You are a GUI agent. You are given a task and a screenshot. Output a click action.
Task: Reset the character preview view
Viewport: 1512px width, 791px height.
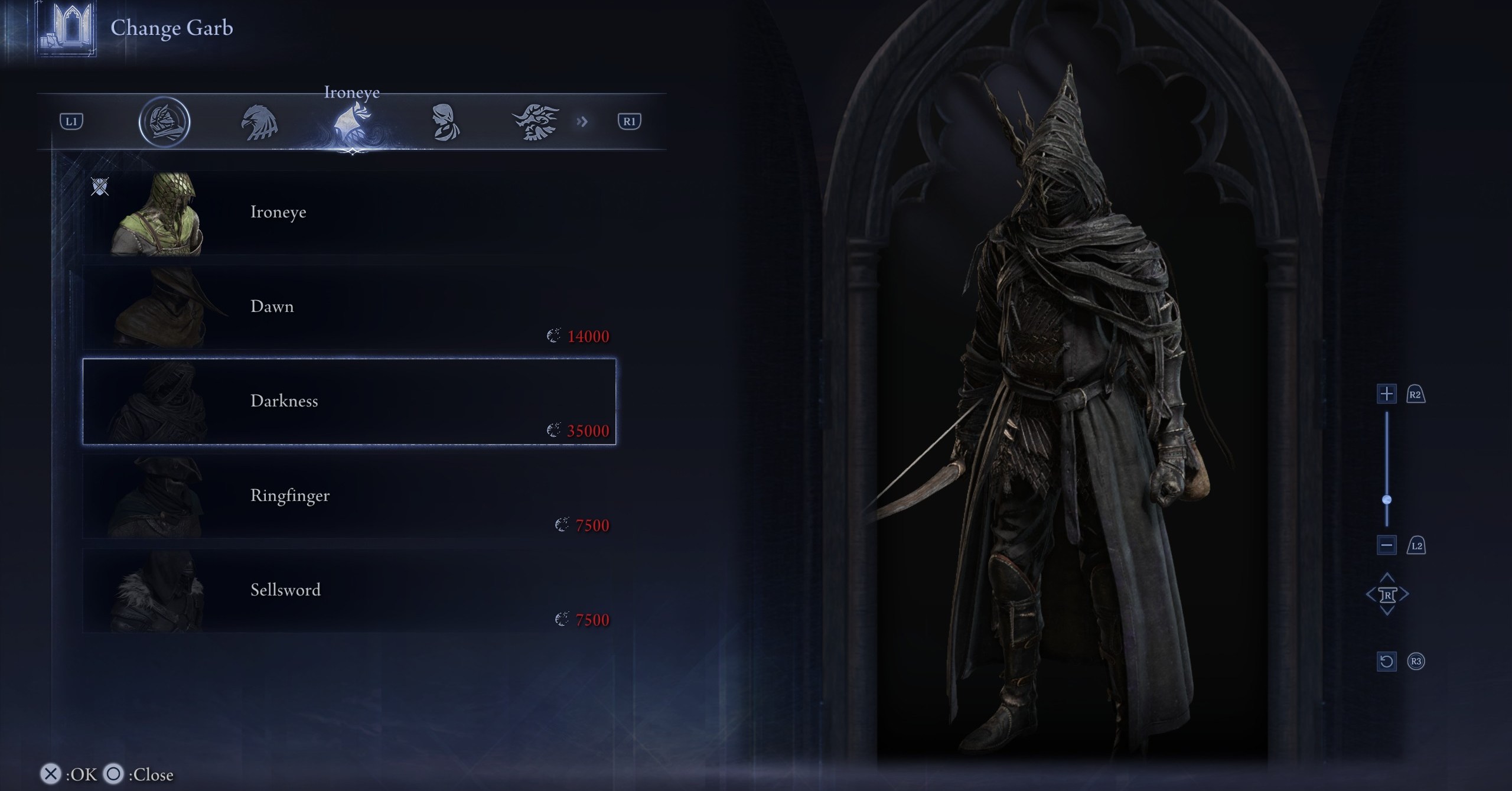(1386, 661)
